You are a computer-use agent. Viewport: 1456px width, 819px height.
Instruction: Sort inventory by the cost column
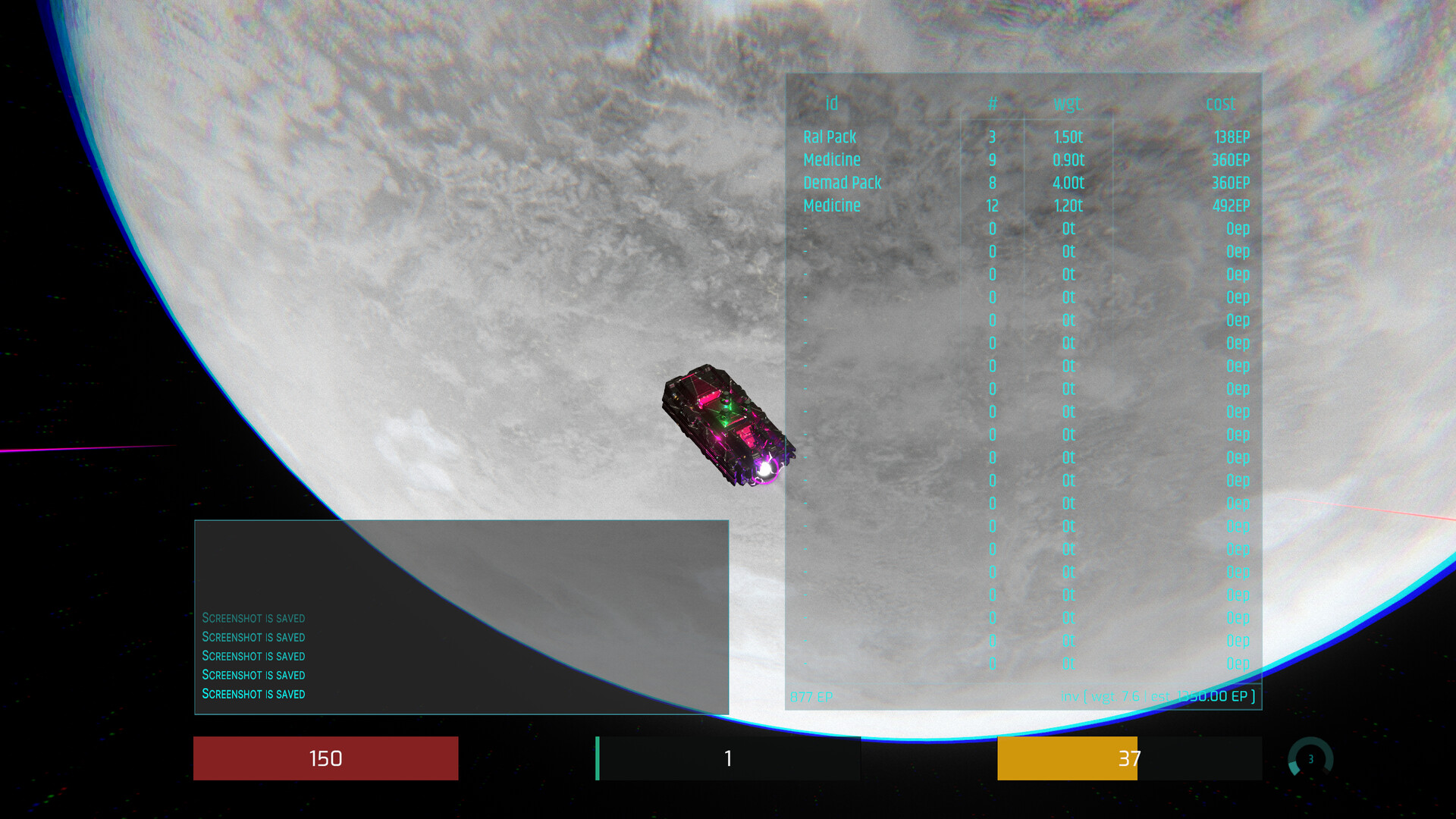tap(1221, 104)
